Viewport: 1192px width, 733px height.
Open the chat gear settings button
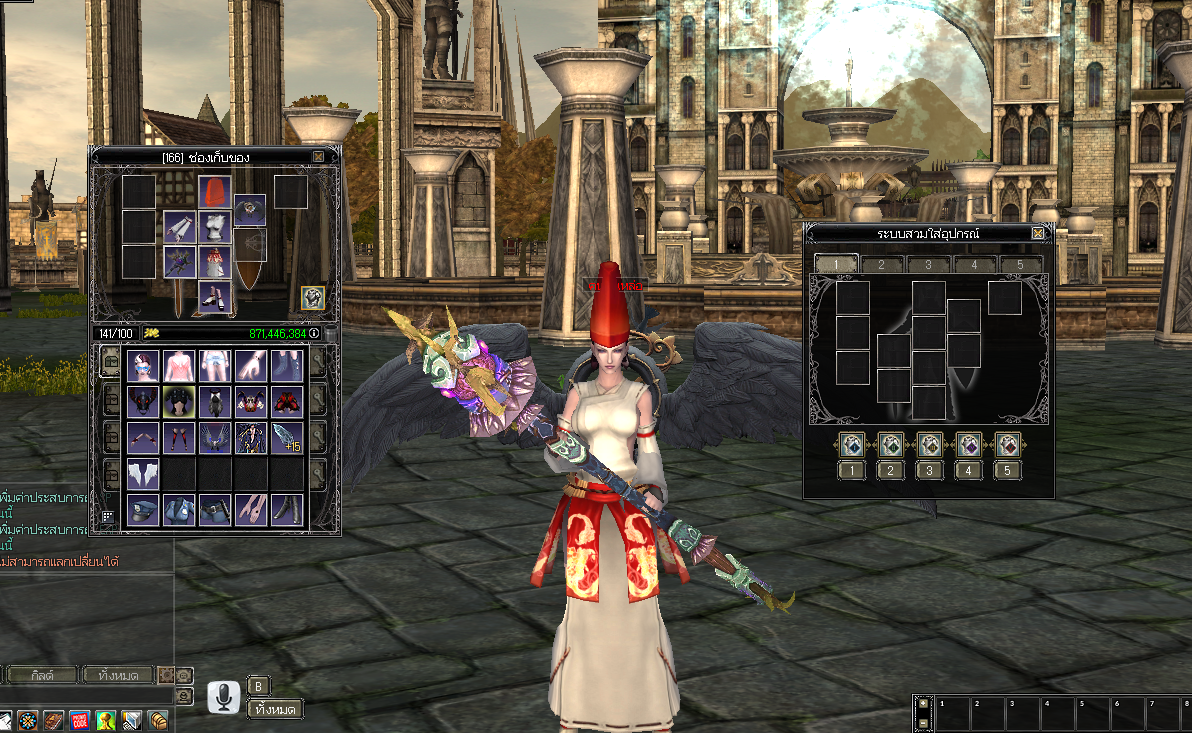coord(167,675)
